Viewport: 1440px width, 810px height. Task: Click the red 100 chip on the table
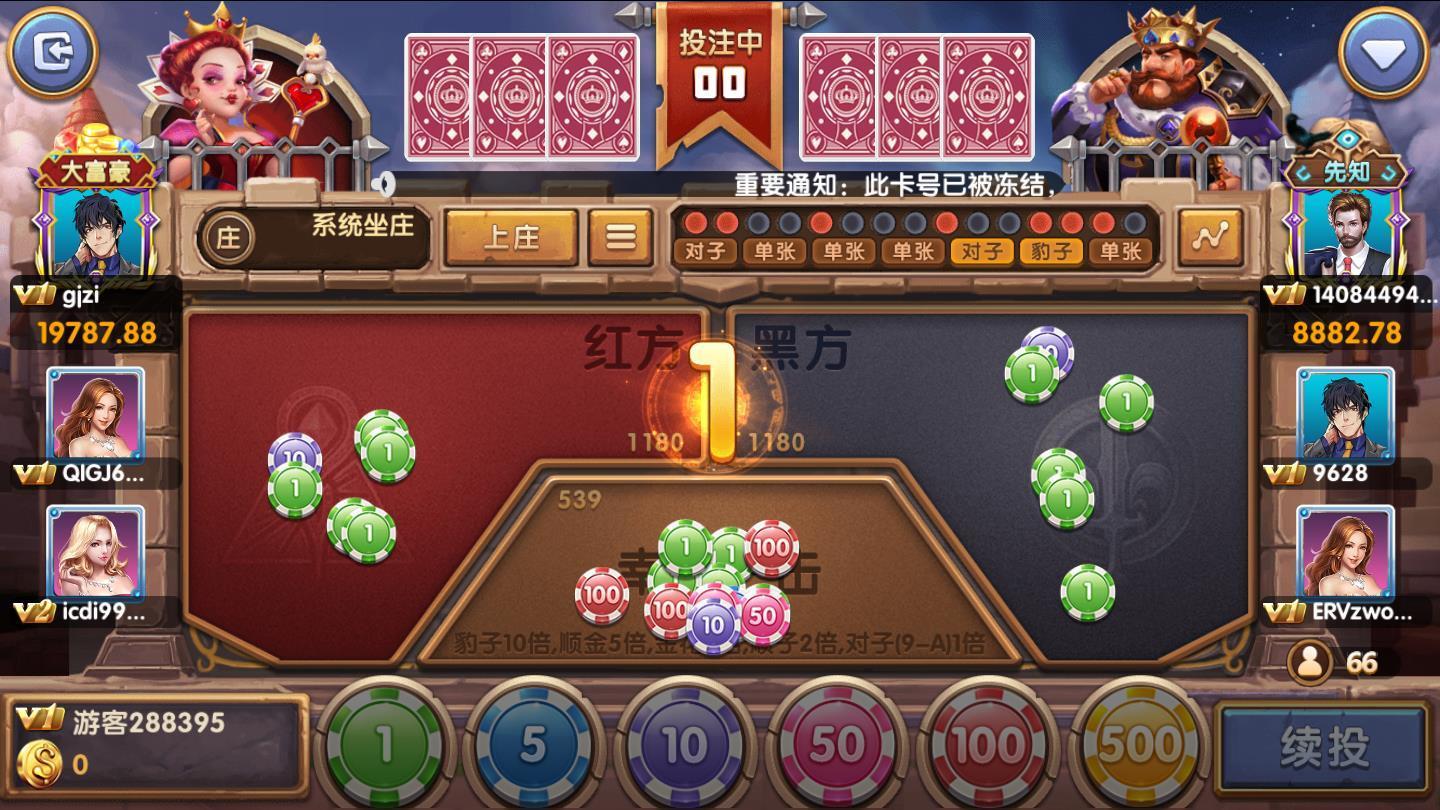tap(600, 594)
